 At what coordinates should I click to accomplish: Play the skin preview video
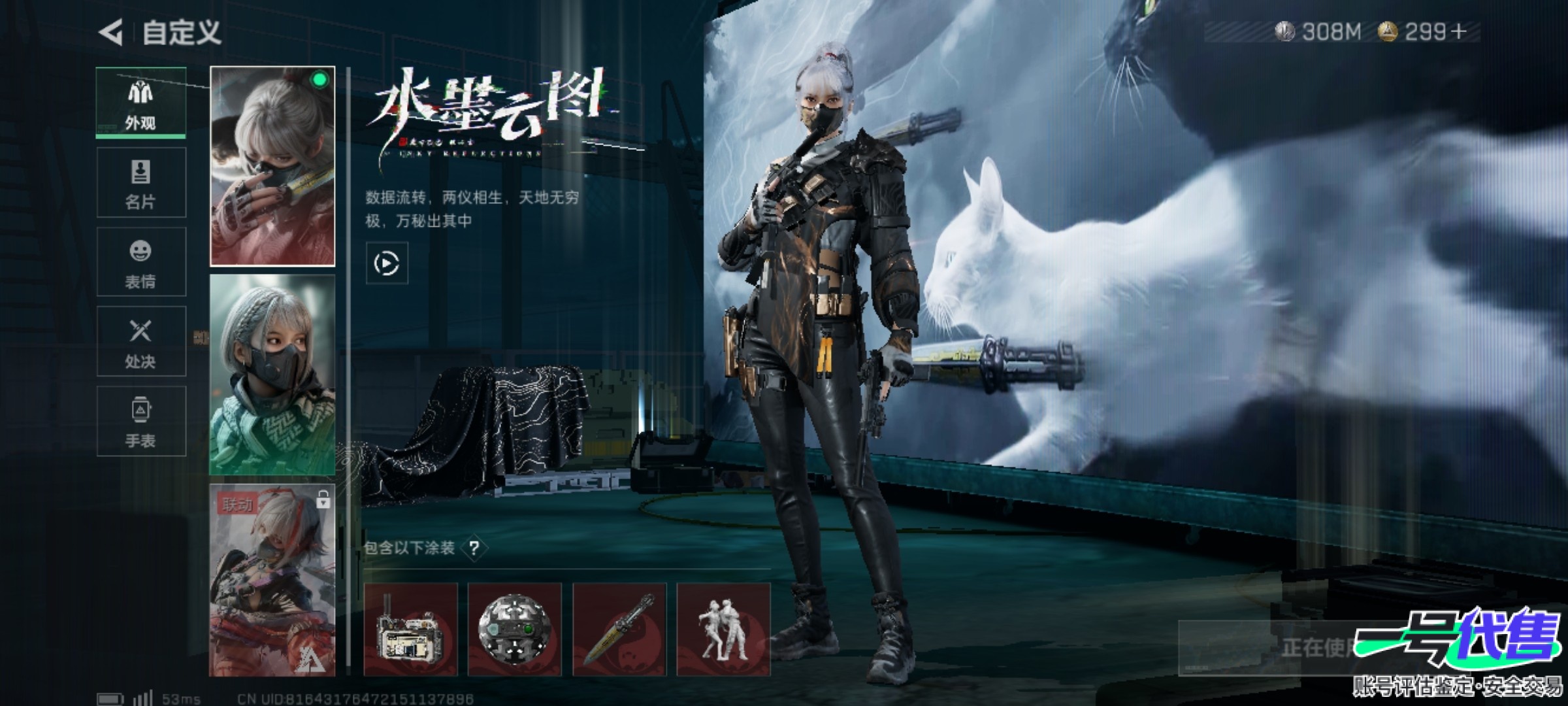pyautogui.click(x=387, y=263)
